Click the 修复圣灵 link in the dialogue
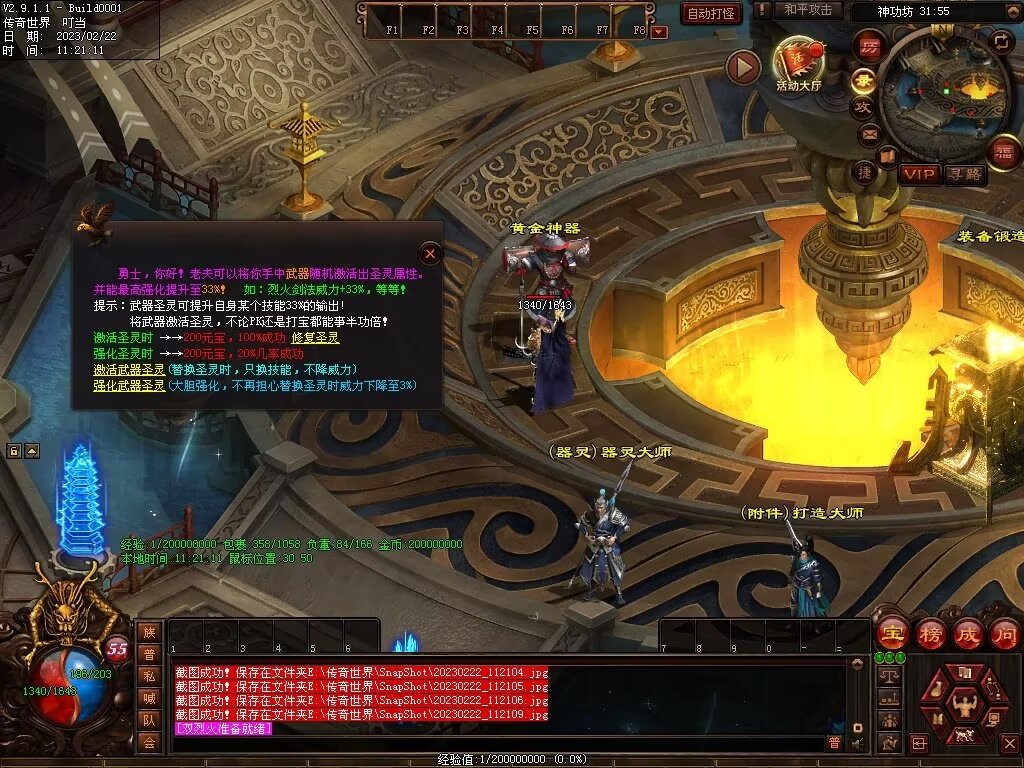 pos(315,338)
